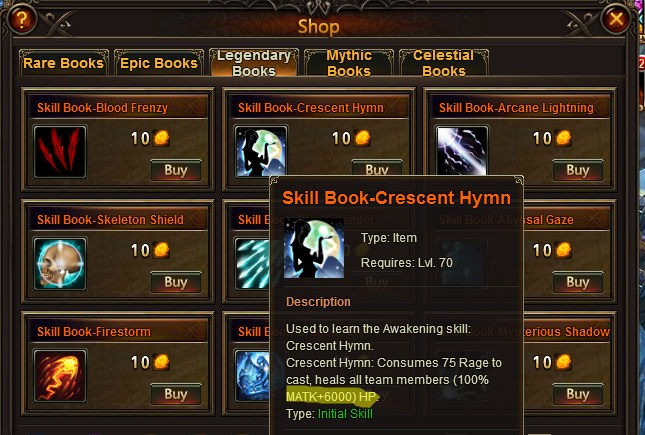The height and width of the screenshot is (435, 645).
Task: Select the Legendary Books tab
Action: pos(254,63)
